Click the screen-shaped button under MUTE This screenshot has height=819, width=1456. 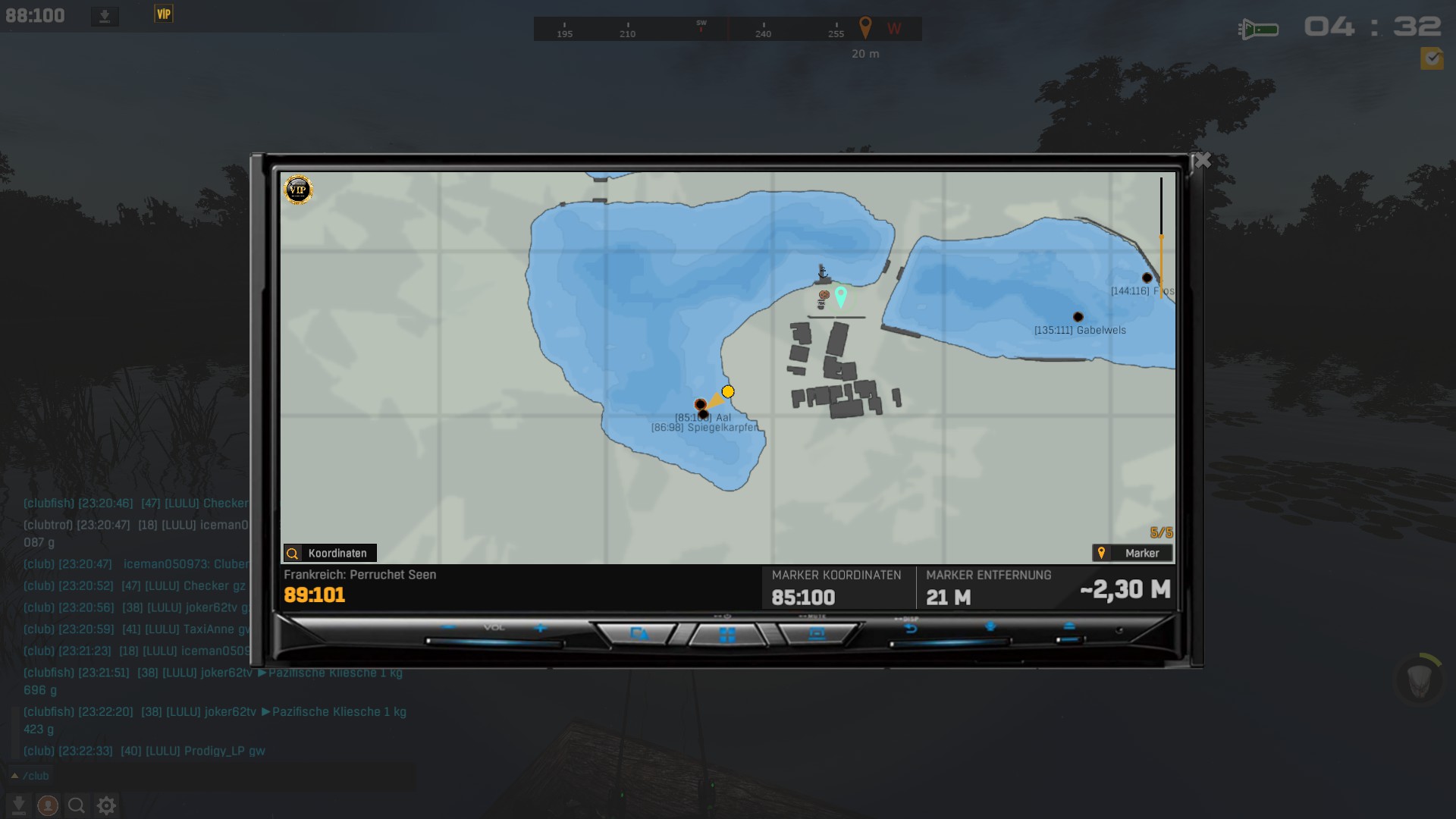coord(817,634)
